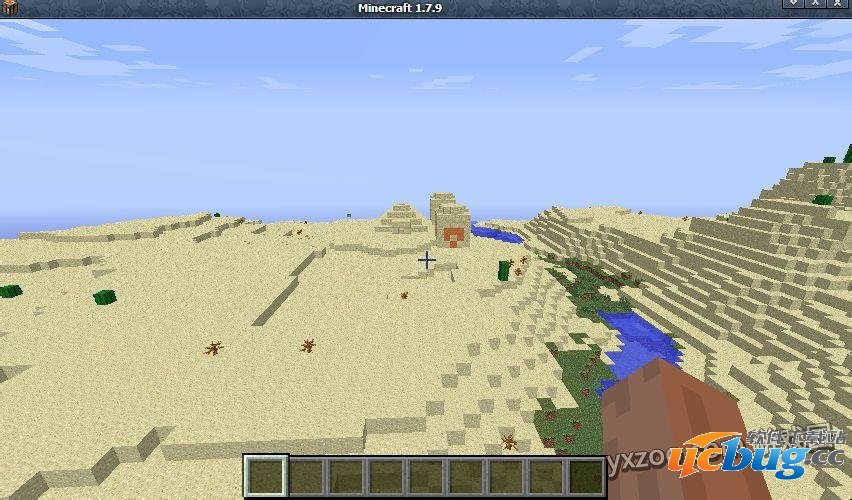The height and width of the screenshot is (500, 852).
Task: Select the highlighted first hotbar slot
Action: point(266,476)
